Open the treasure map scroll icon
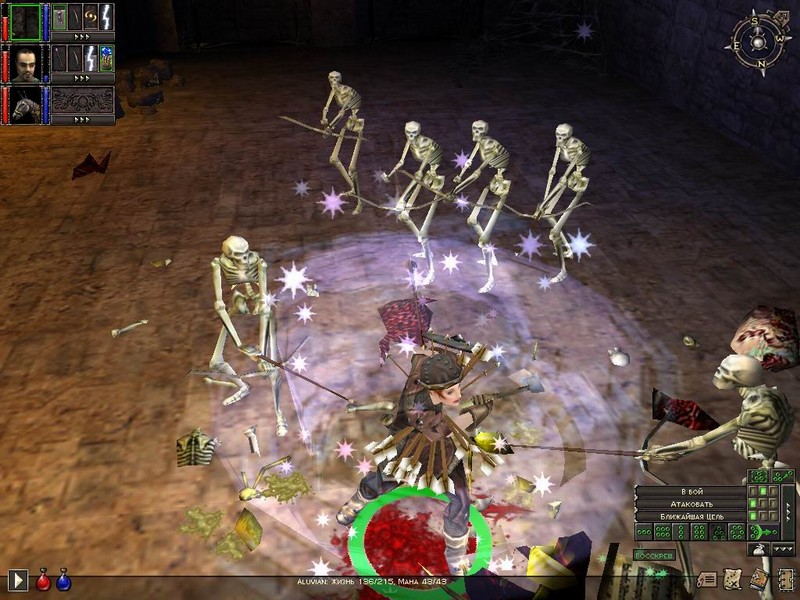This screenshot has width=800, height=600. (733, 578)
